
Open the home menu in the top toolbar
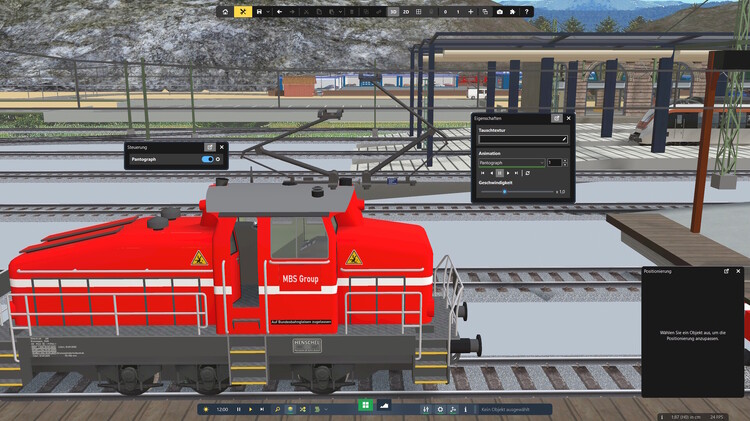[x=225, y=12]
